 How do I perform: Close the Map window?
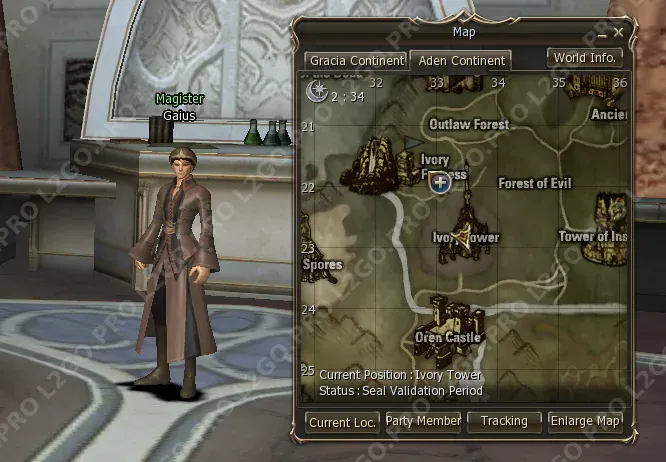click(x=618, y=33)
